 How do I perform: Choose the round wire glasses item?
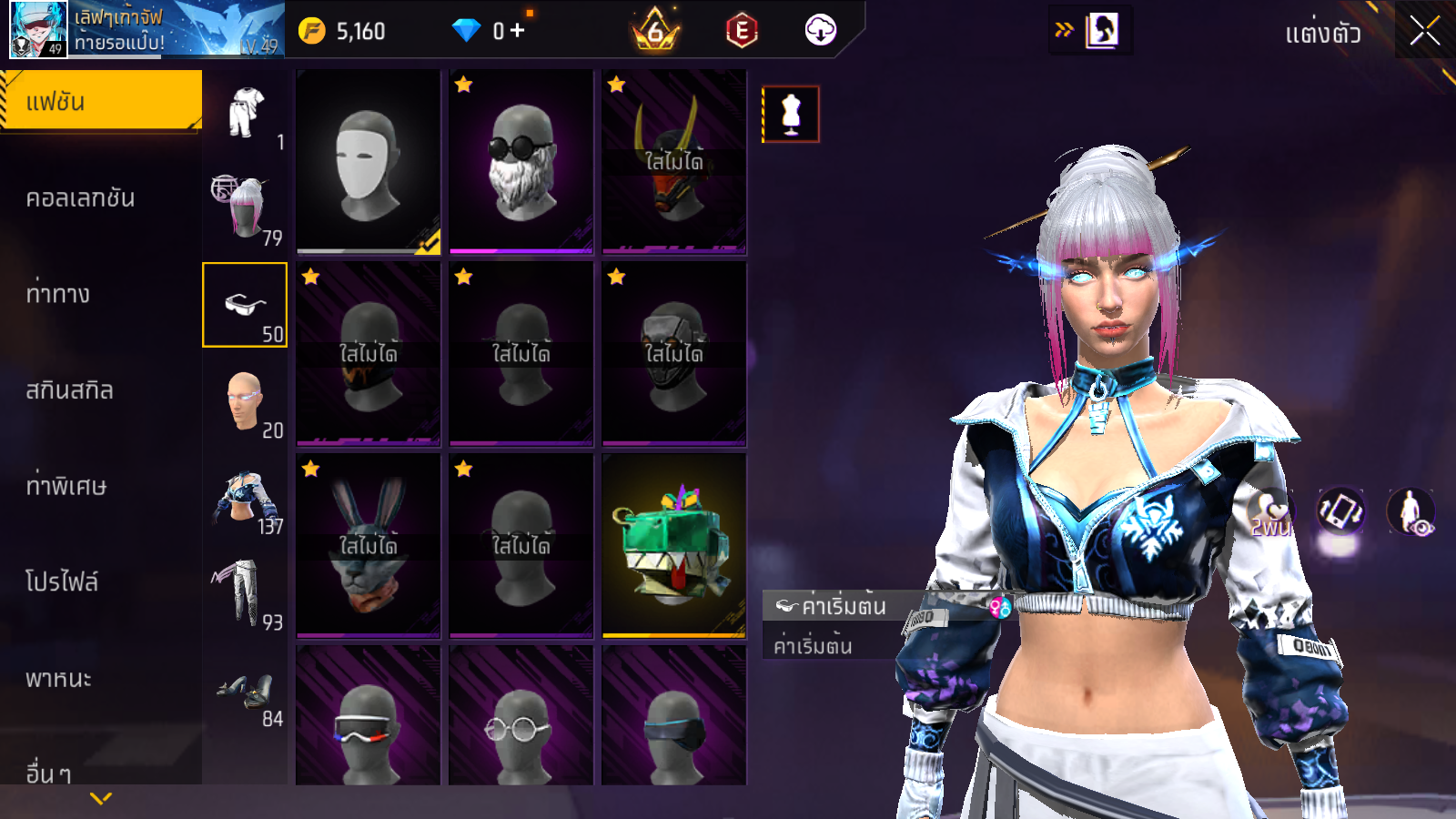[x=521, y=719]
